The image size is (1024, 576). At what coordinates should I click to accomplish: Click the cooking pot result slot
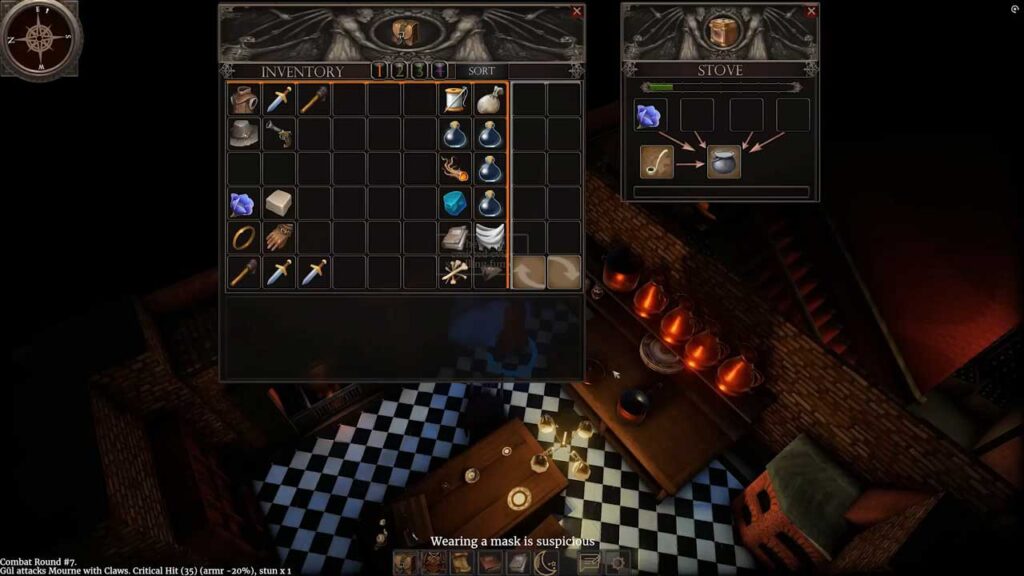point(724,161)
